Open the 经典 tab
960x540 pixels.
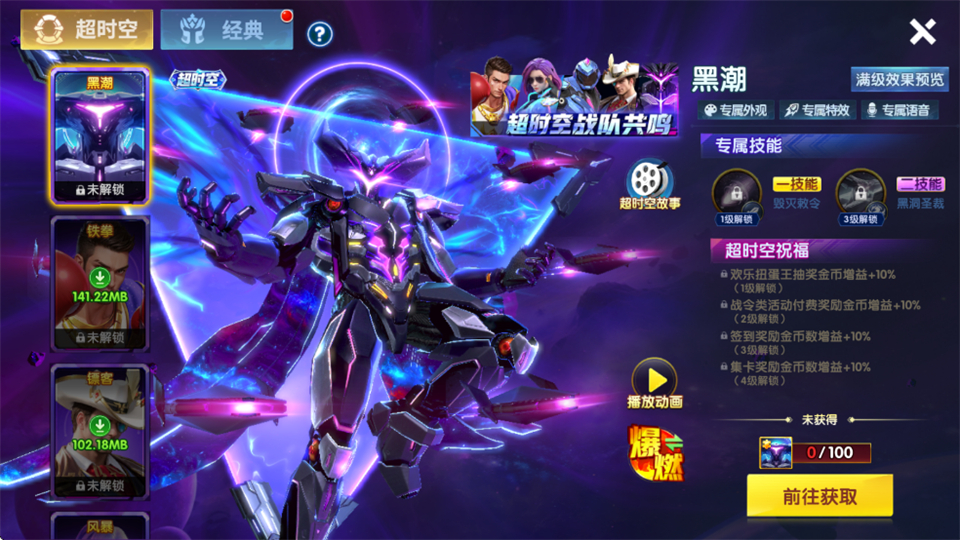pyautogui.click(x=226, y=30)
